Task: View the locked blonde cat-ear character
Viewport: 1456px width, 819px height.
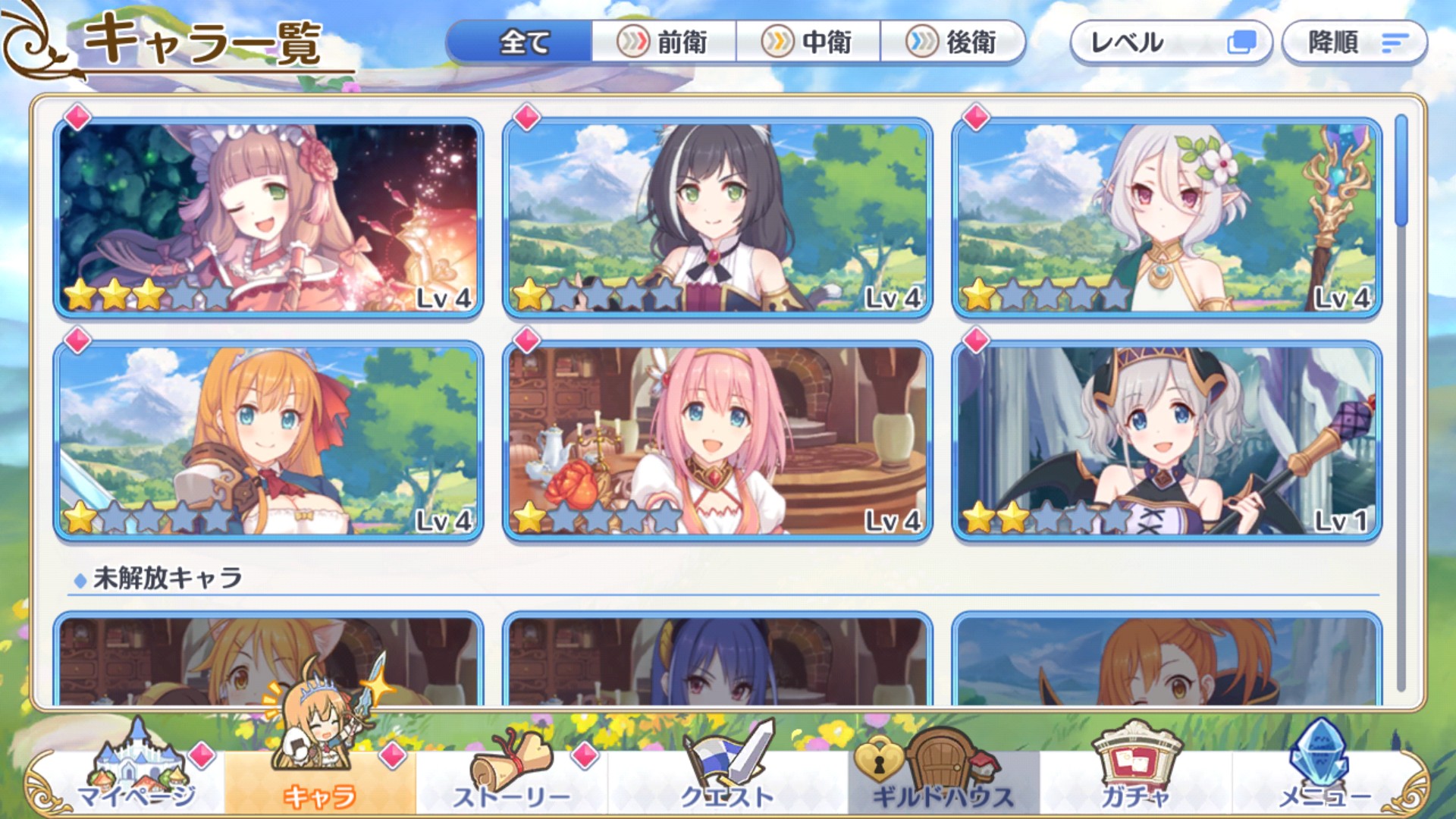Action: (268, 658)
